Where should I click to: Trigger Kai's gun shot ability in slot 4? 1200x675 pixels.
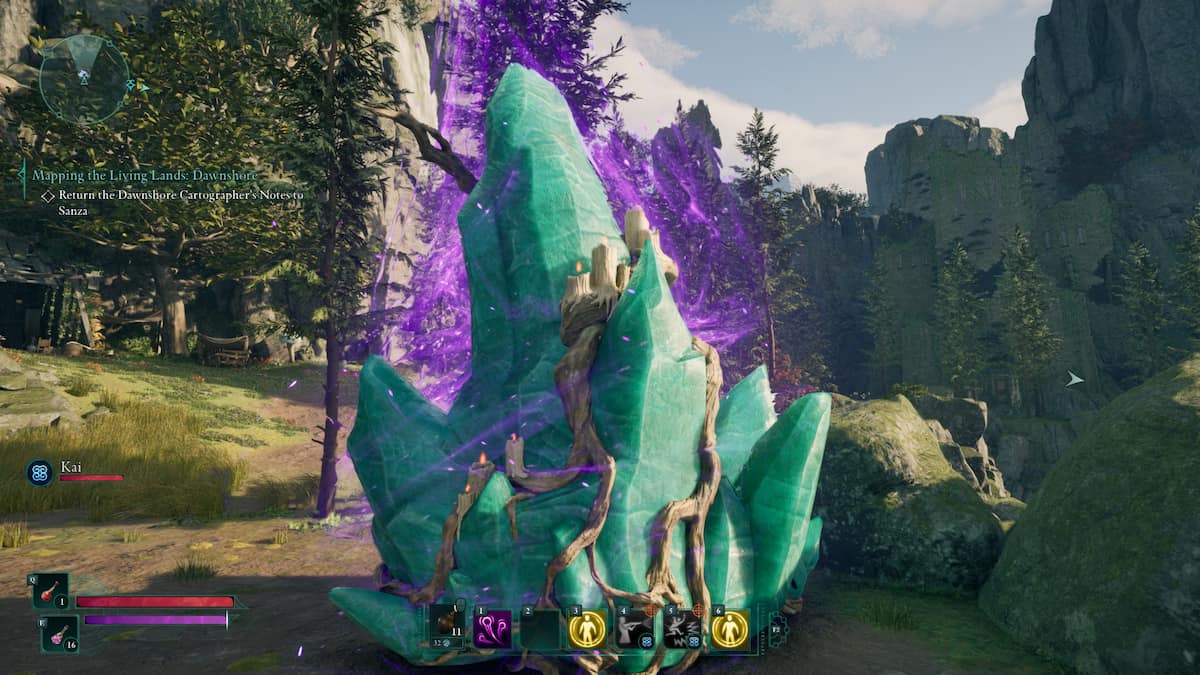coord(635,629)
